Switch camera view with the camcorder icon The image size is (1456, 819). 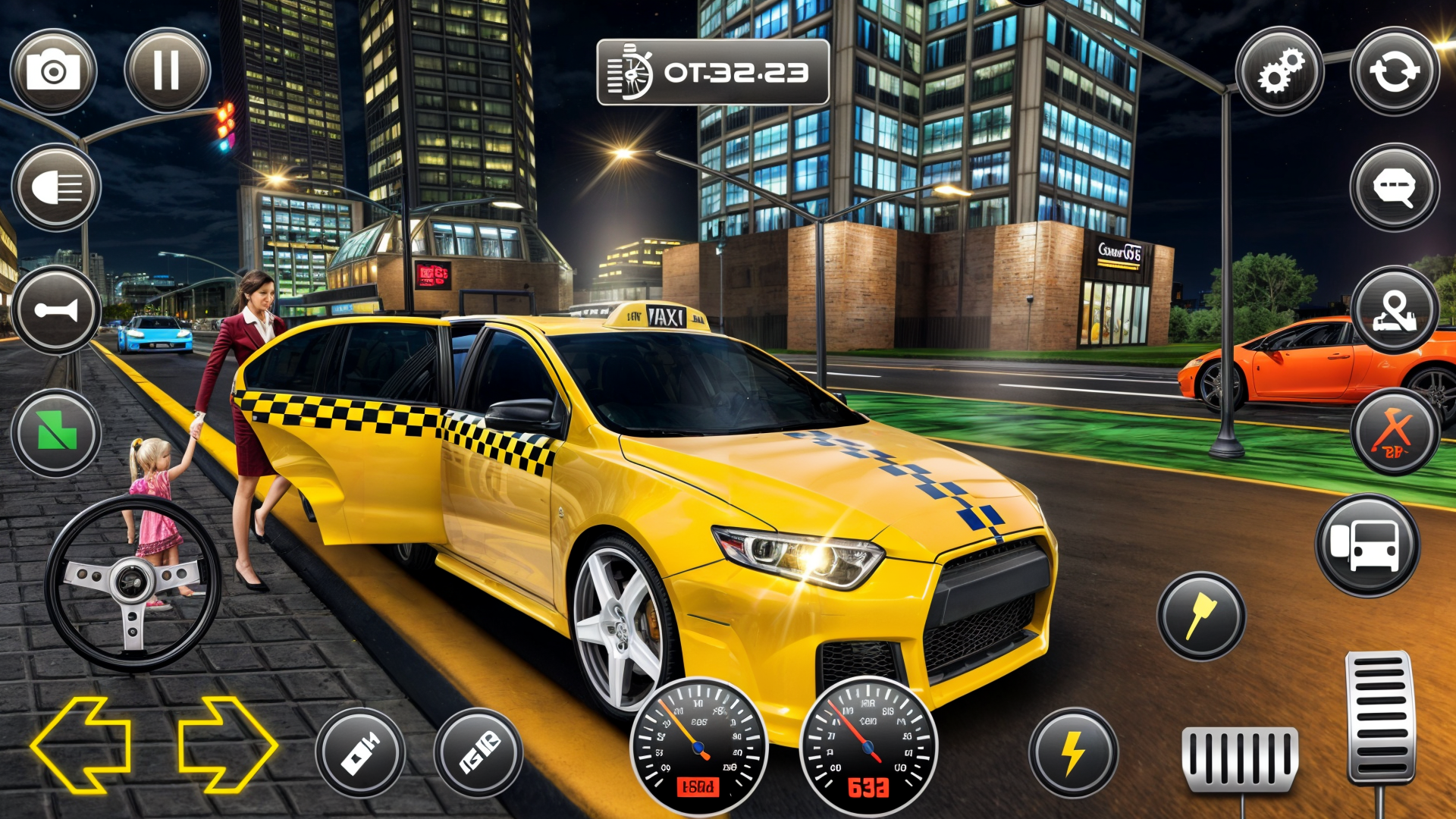coord(362,751)
